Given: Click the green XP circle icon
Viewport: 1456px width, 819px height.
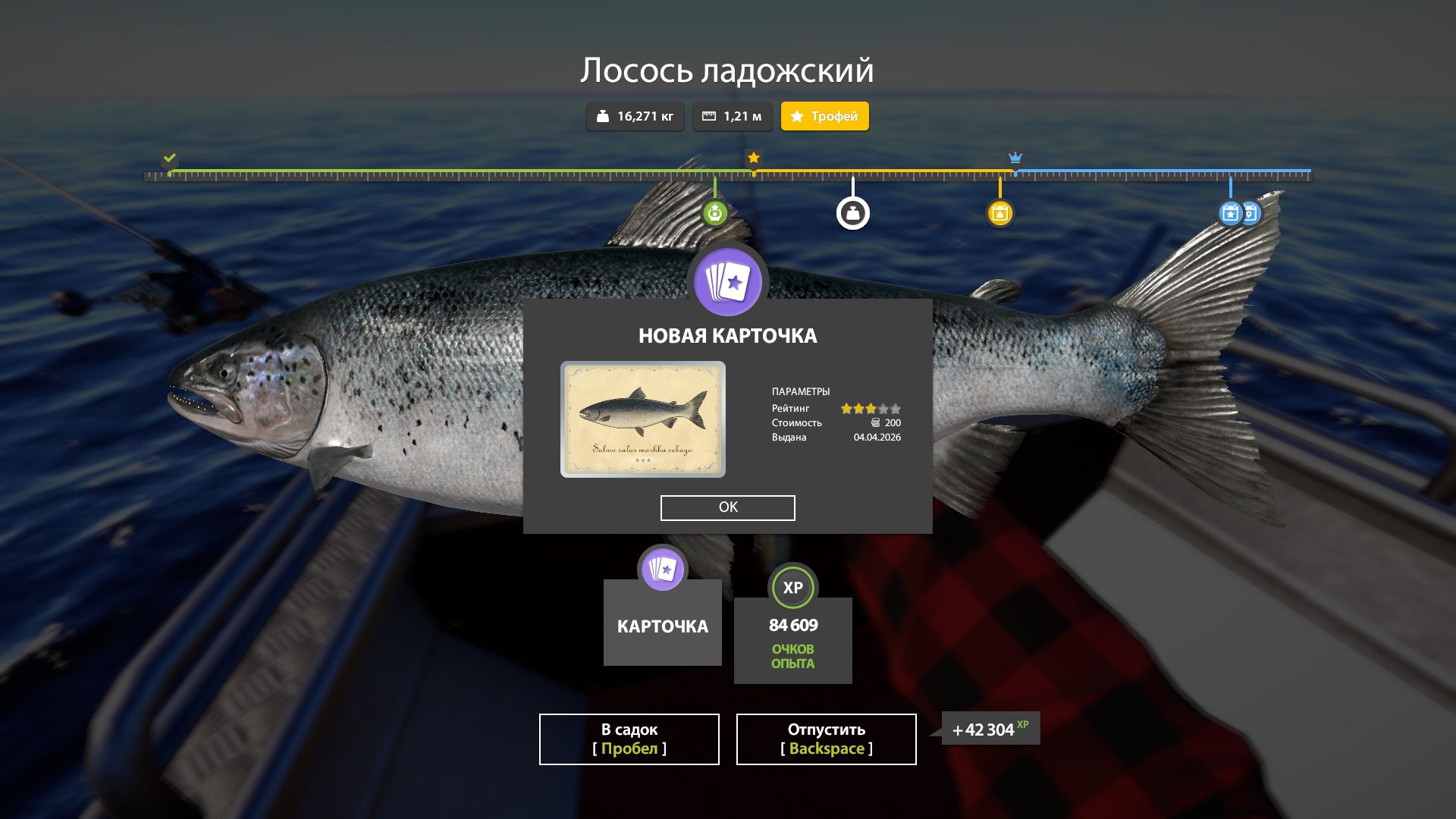Looking at the screenshot, I should (x=792, y=586).
